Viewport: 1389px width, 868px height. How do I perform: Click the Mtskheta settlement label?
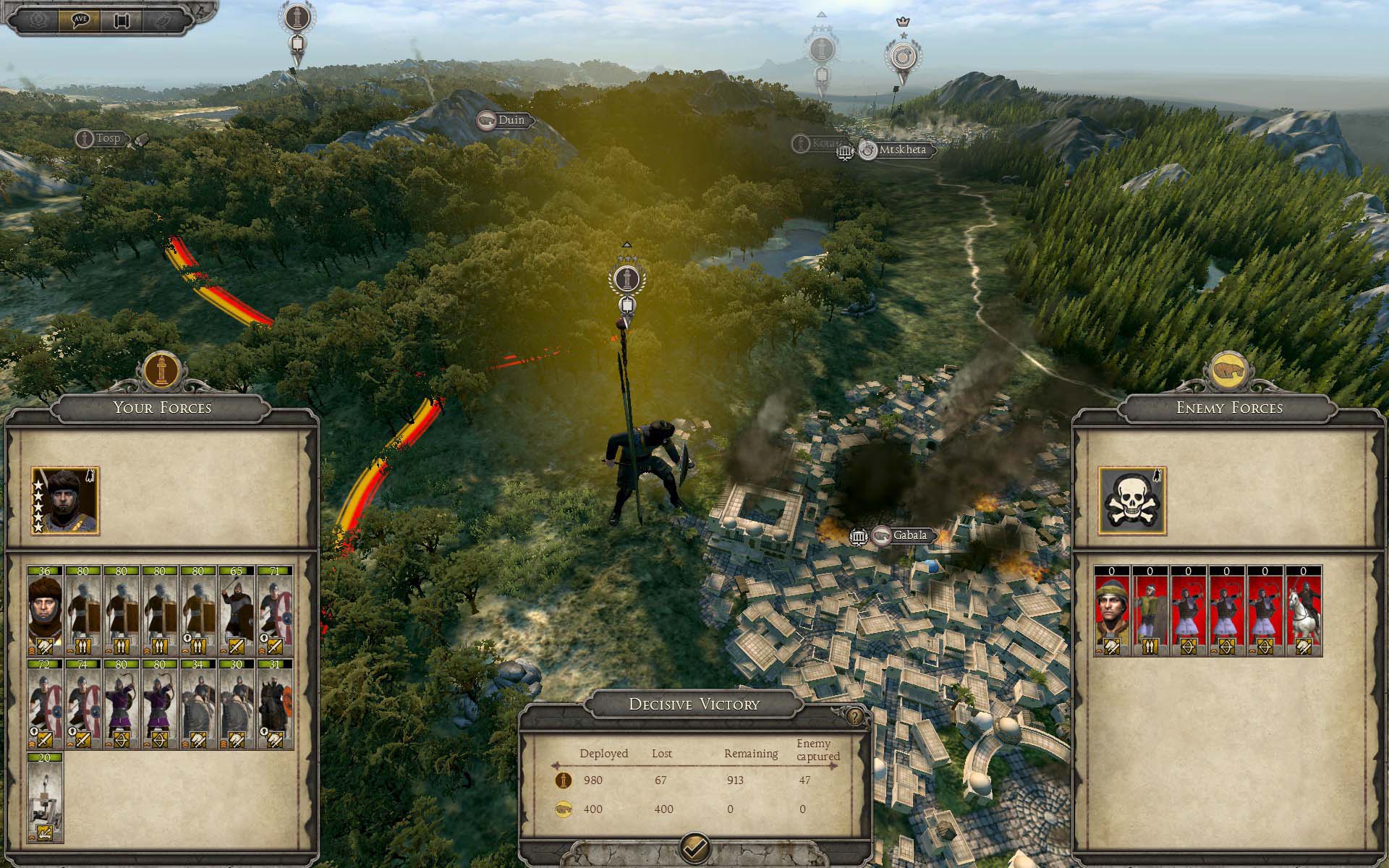pyautogui.click(x=901, y=150)
